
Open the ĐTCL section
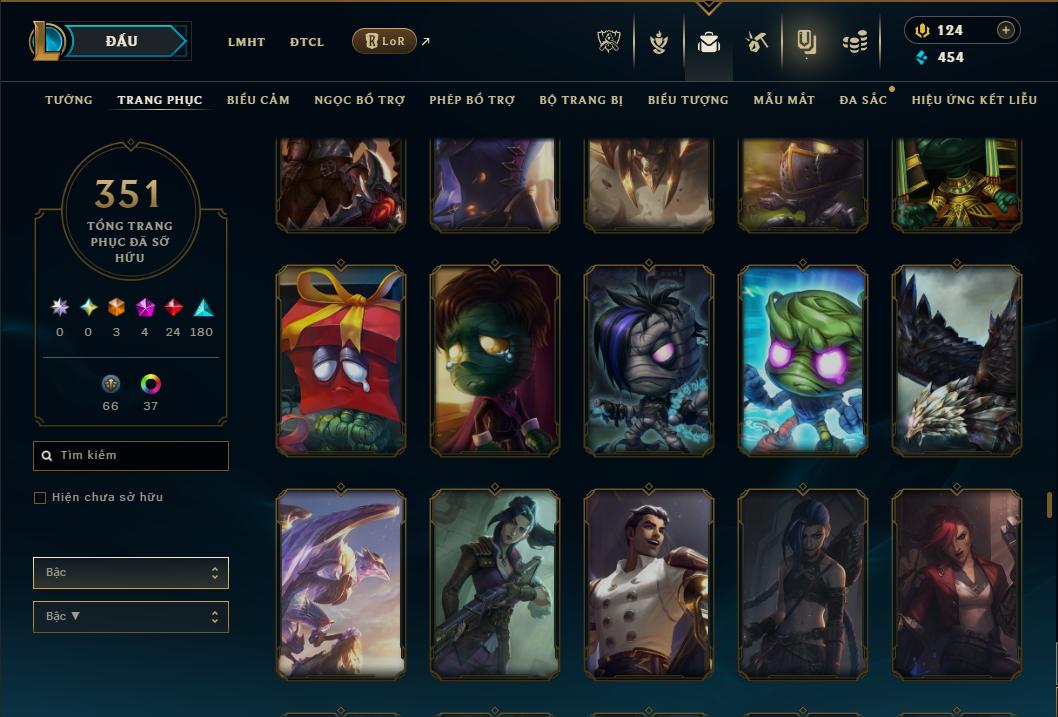[x=307, y=42]
